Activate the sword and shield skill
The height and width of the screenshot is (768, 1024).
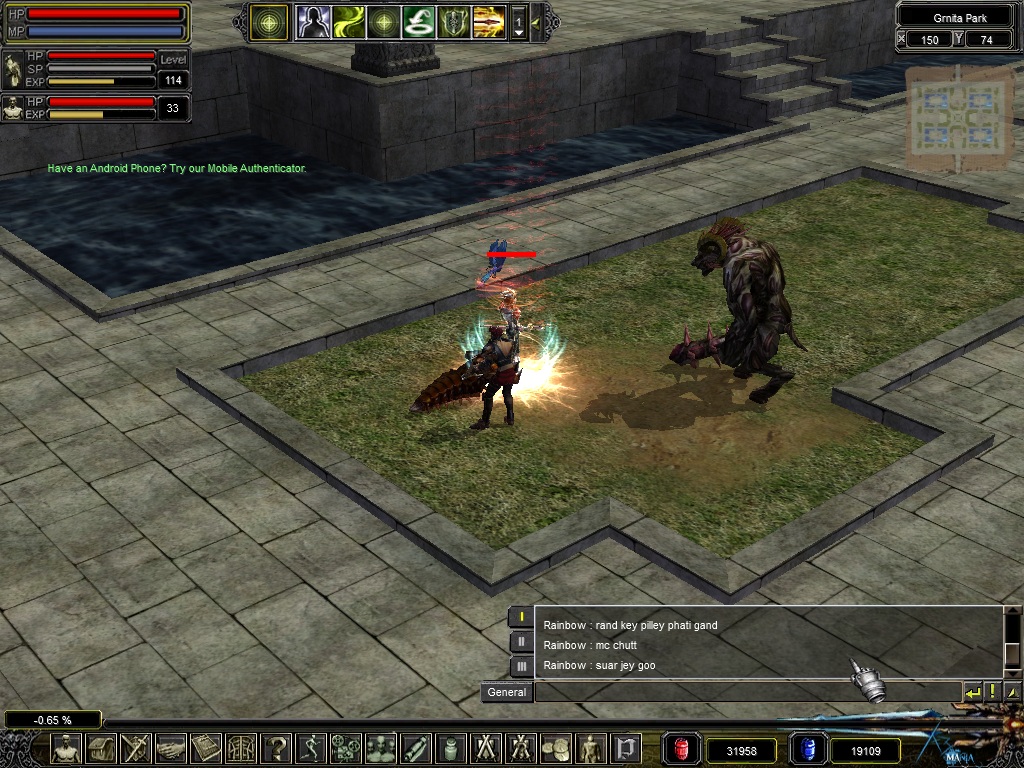click(x=453, y=21)
